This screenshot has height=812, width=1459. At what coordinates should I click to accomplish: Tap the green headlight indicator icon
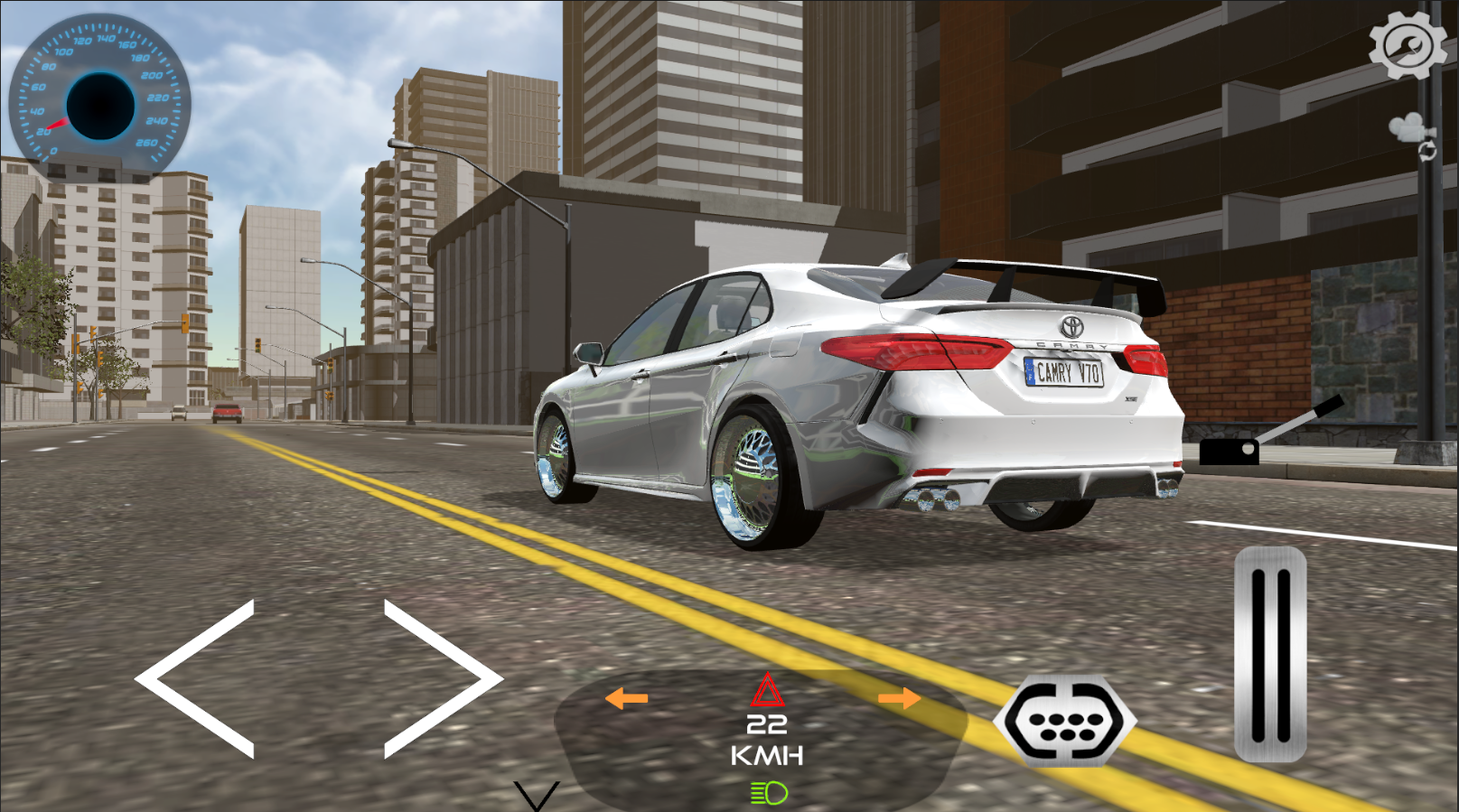pos(768,793)
